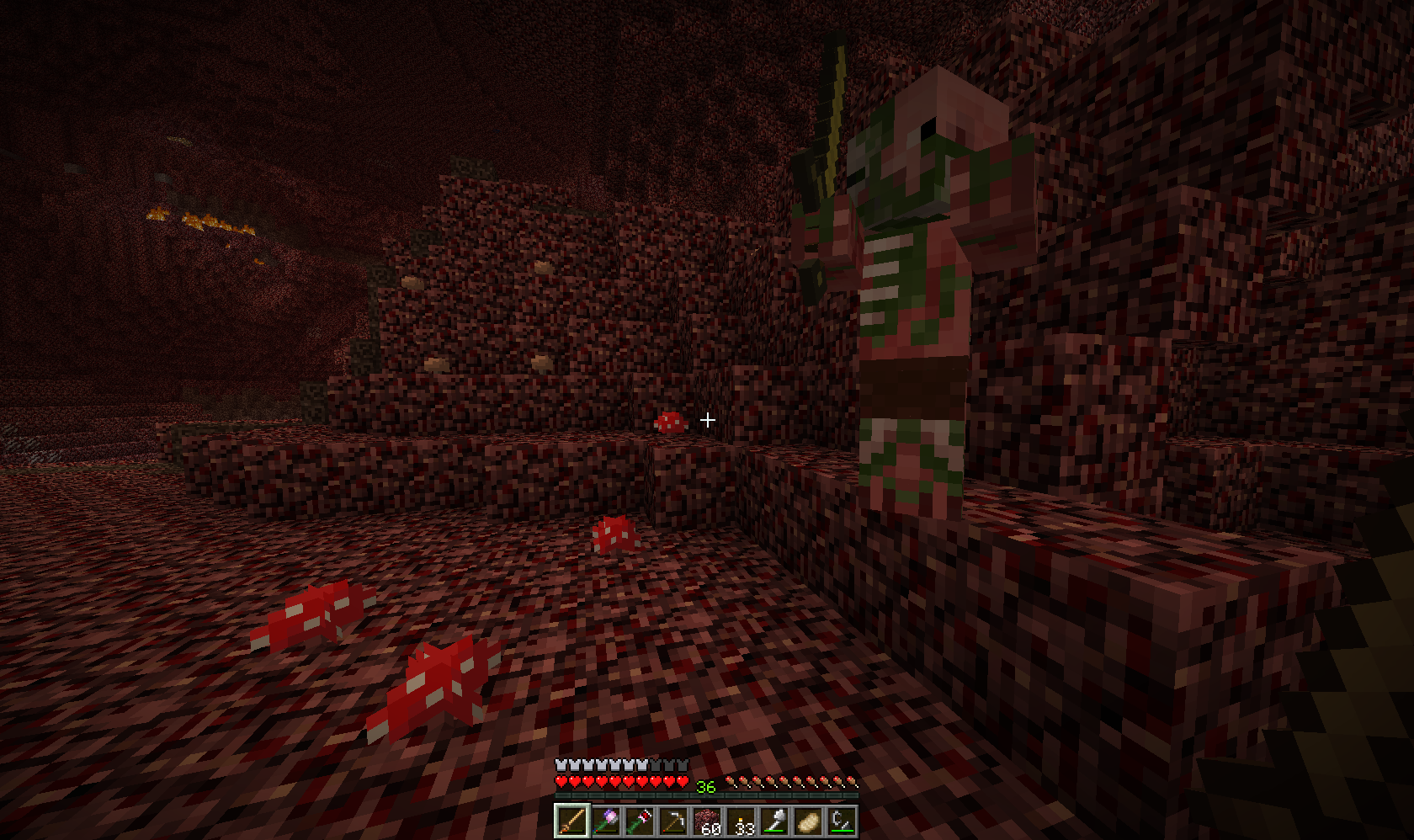This screenshot has height=840, width=1414.
Task: Select the iron shovel hotbar slot
Action: point(774,821)
